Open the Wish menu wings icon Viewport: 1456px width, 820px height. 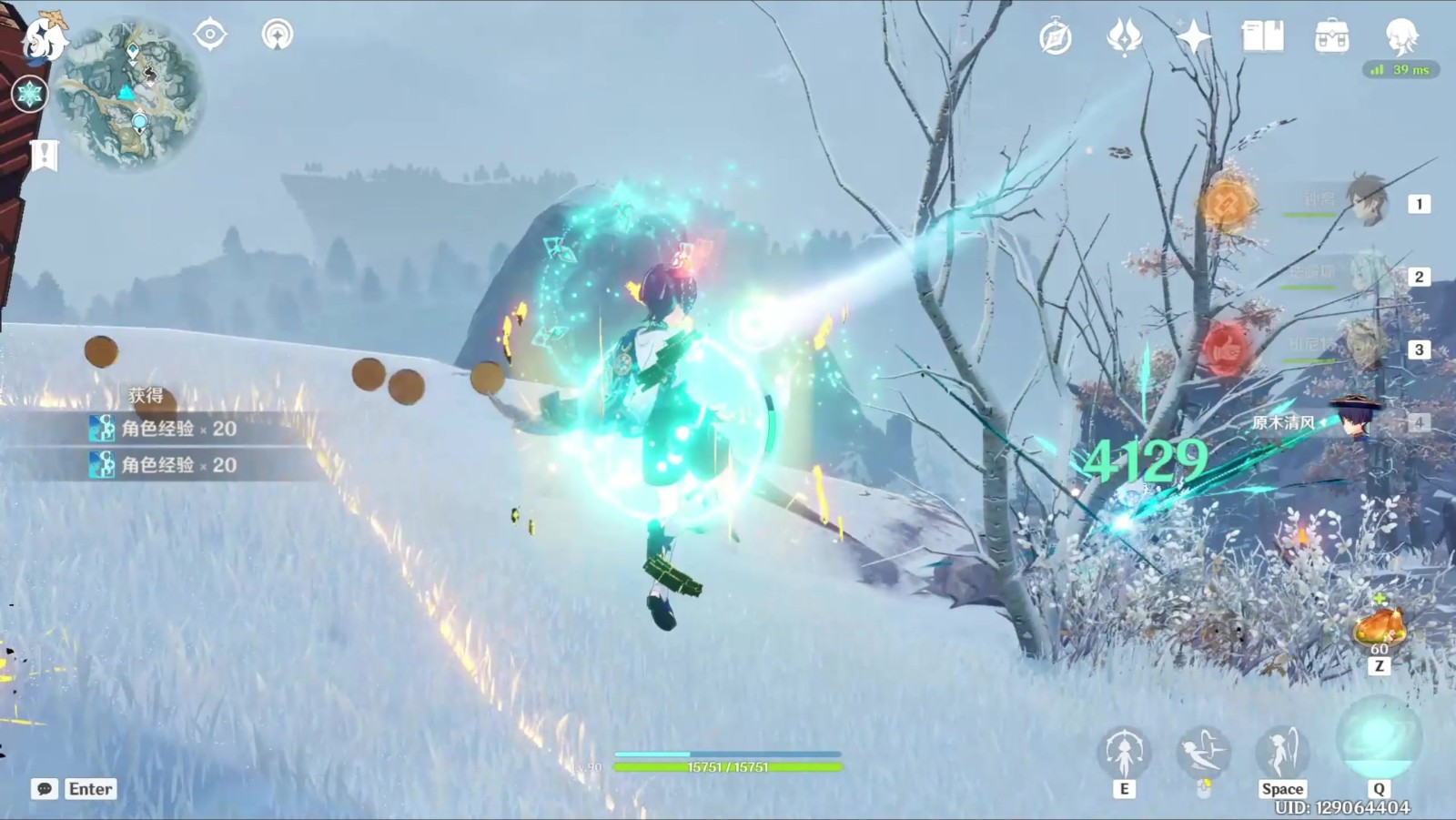[1125, 38]
